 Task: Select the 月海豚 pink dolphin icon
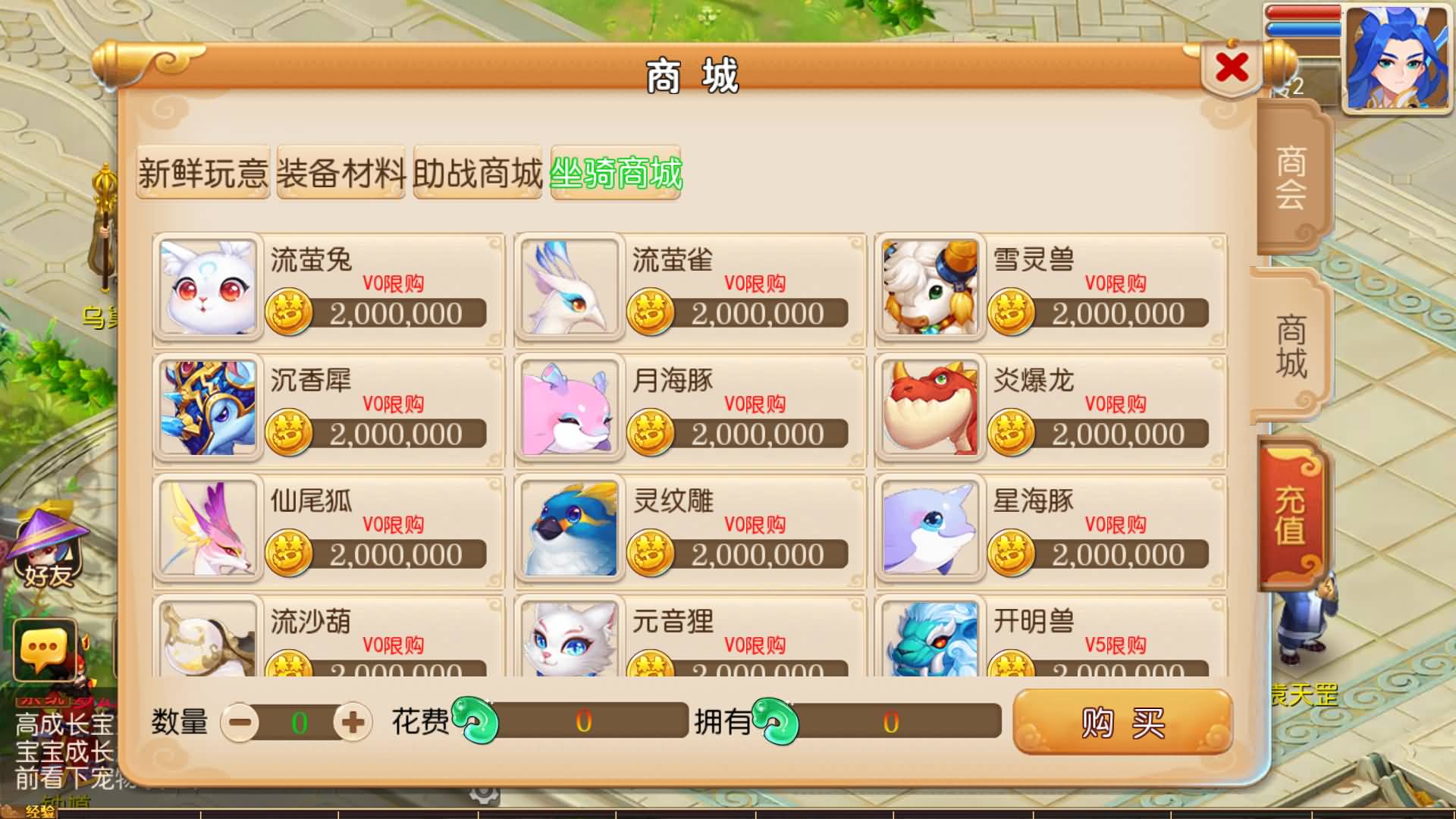[x=569, y=409]
